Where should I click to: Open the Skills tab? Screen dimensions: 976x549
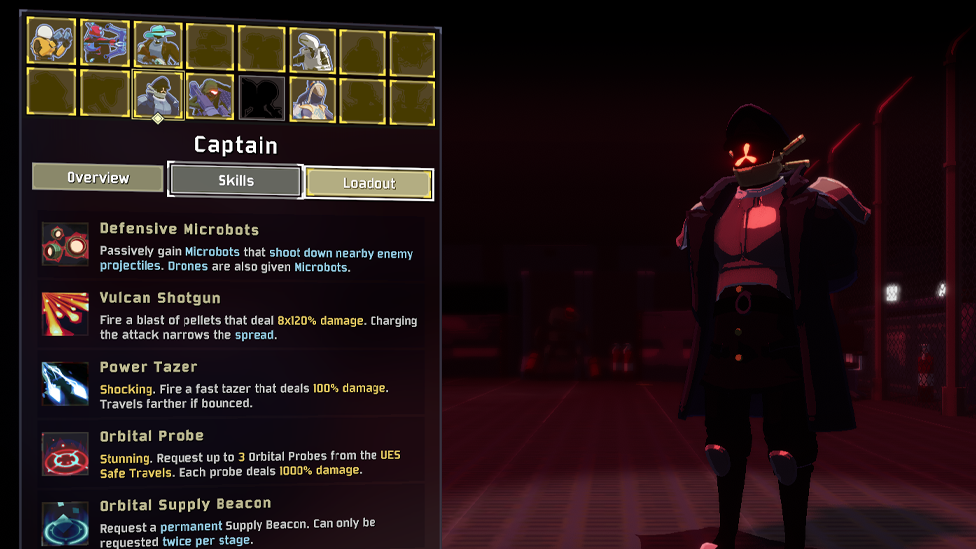(x=236, y=181)
